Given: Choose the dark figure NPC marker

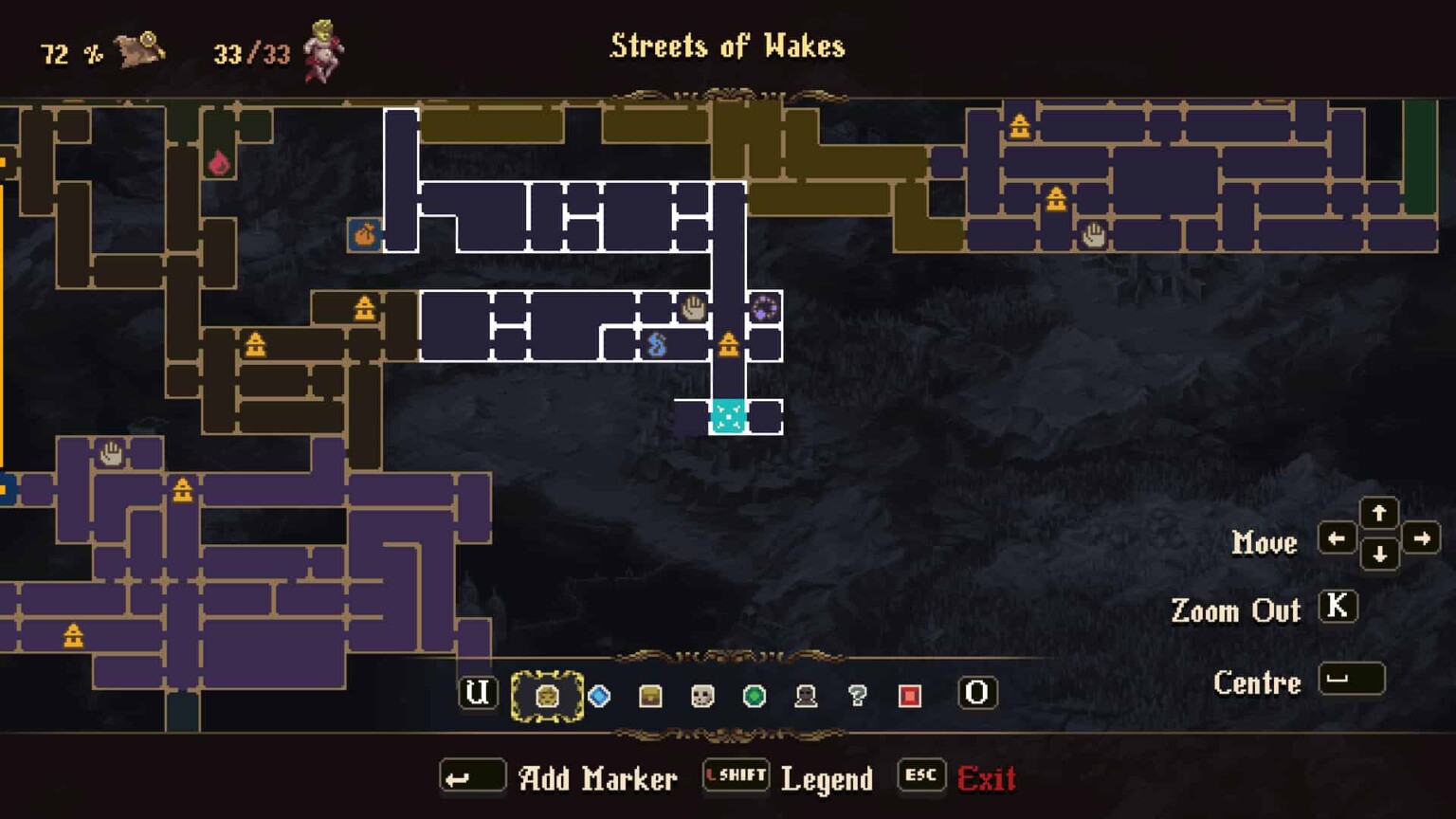Looking at the screenshot, I should pyautogui.click(x=805, y=694).
